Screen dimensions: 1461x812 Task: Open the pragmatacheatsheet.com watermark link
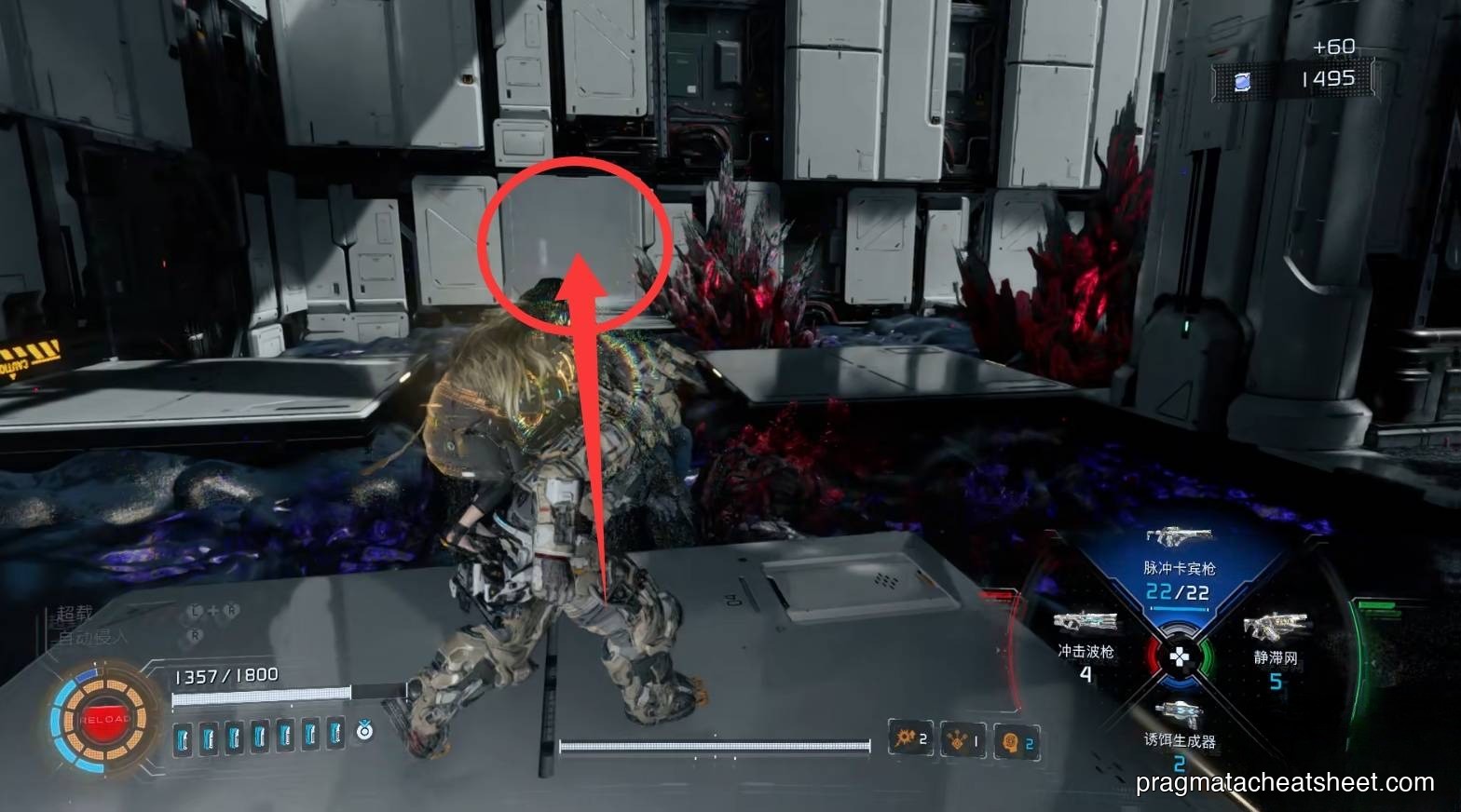pos(1283,783)
